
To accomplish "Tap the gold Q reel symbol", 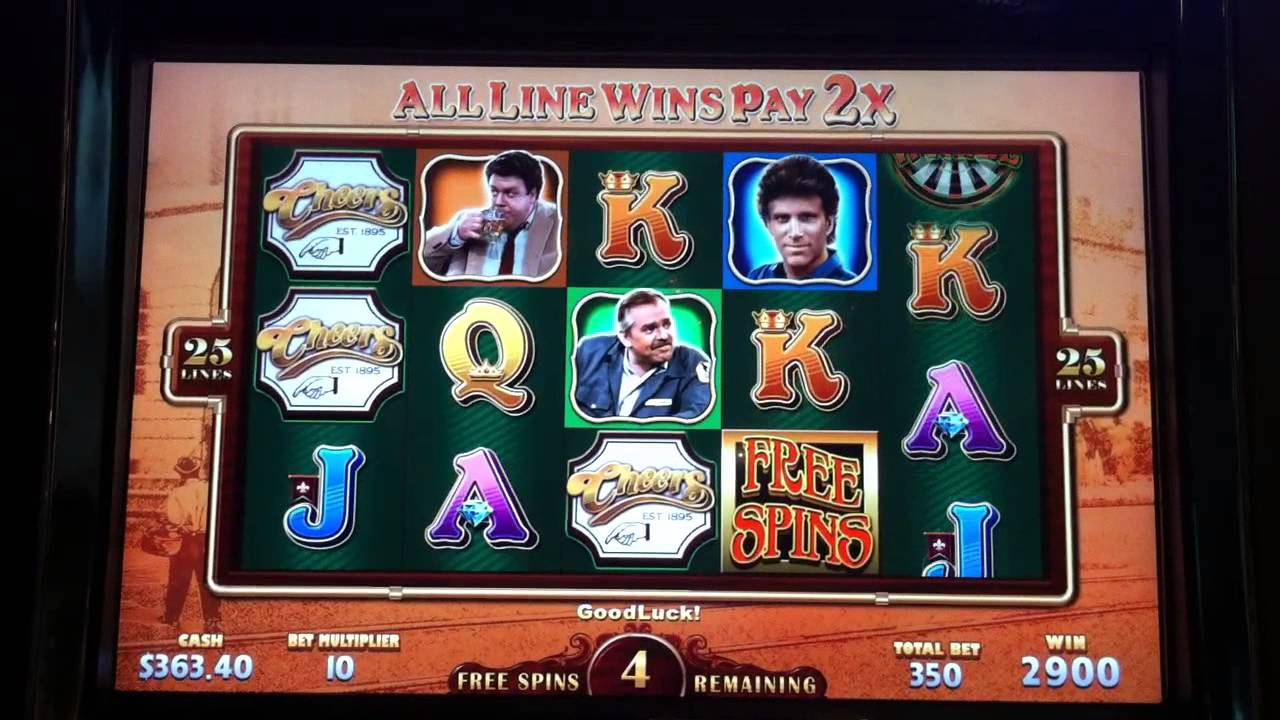I will 487,355.
